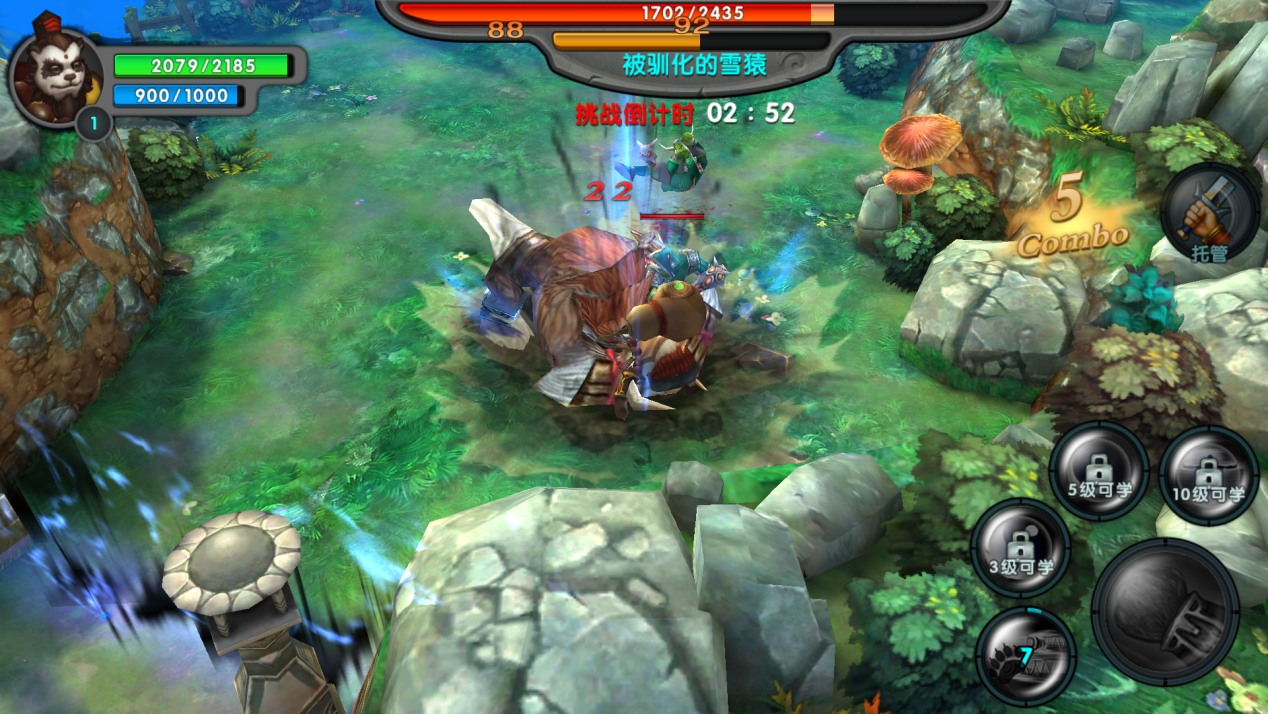The image size is (1268, 714).
Task: Select the locked 10级可学 skill slot
Action: click(1208, 474)
